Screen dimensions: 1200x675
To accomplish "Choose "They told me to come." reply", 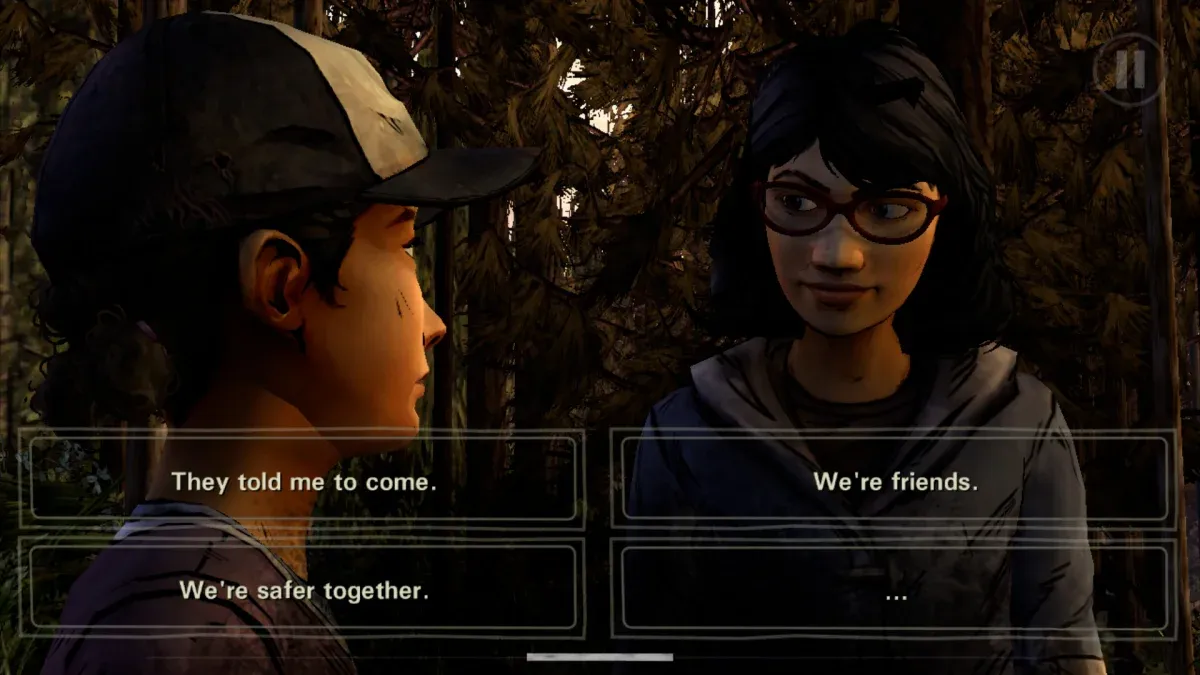I will click(x=304, y=481).
